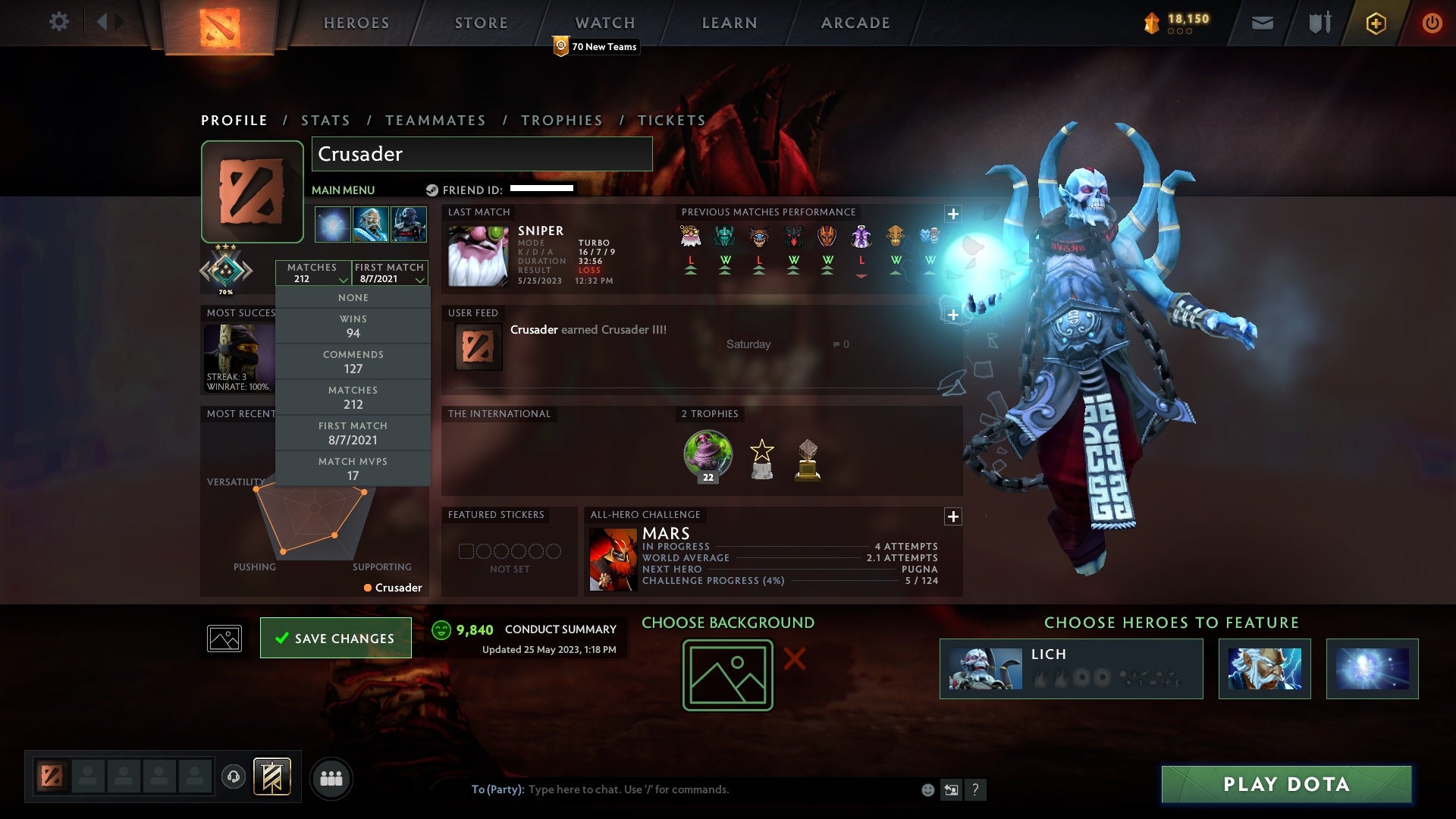Image resolution: width=1456 pixels, height=819 pixels.
Task: Click the WATCH menu item
Action: [x=604, y=22]
